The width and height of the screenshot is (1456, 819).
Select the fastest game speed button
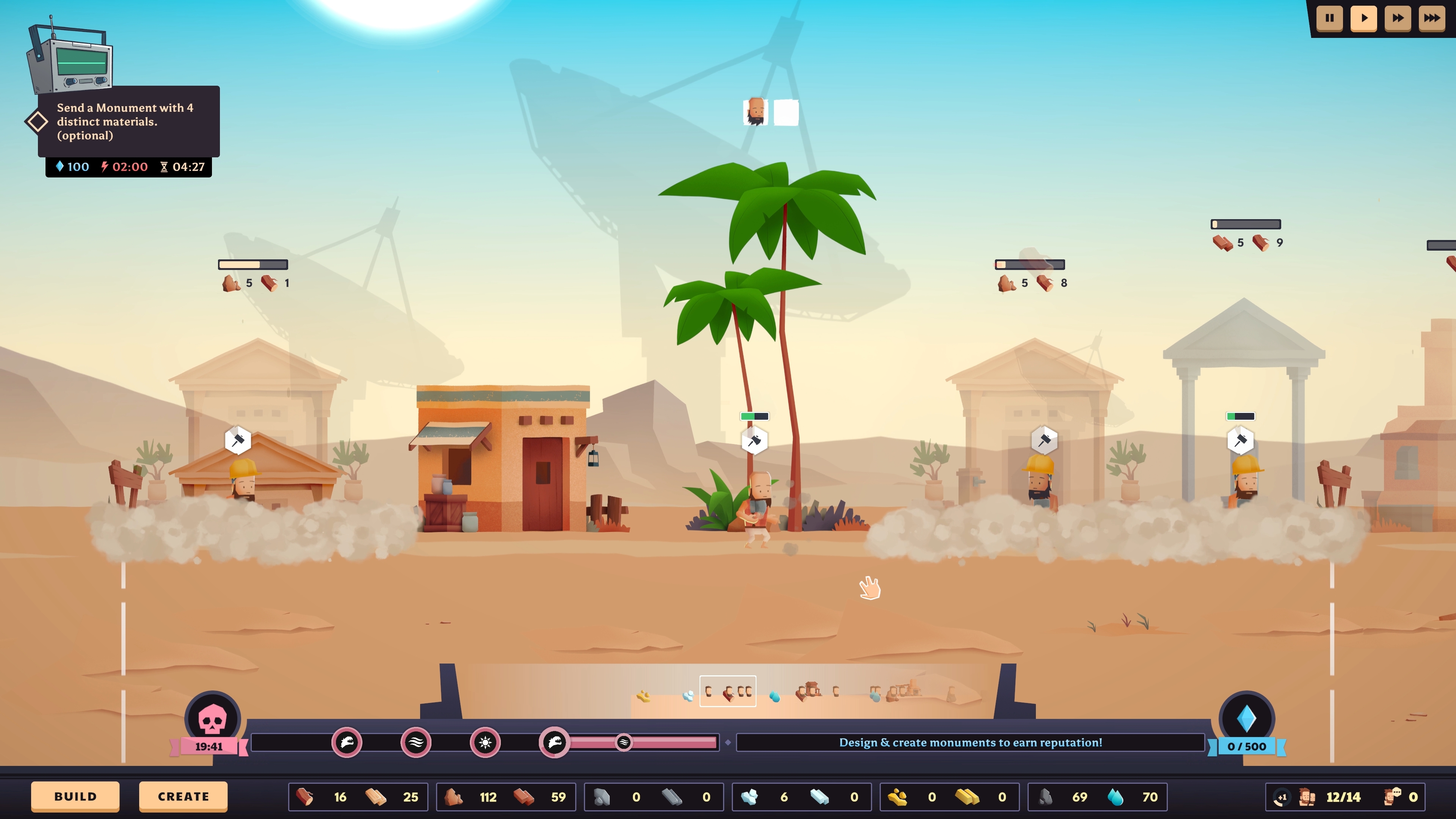pos(1433,18)
